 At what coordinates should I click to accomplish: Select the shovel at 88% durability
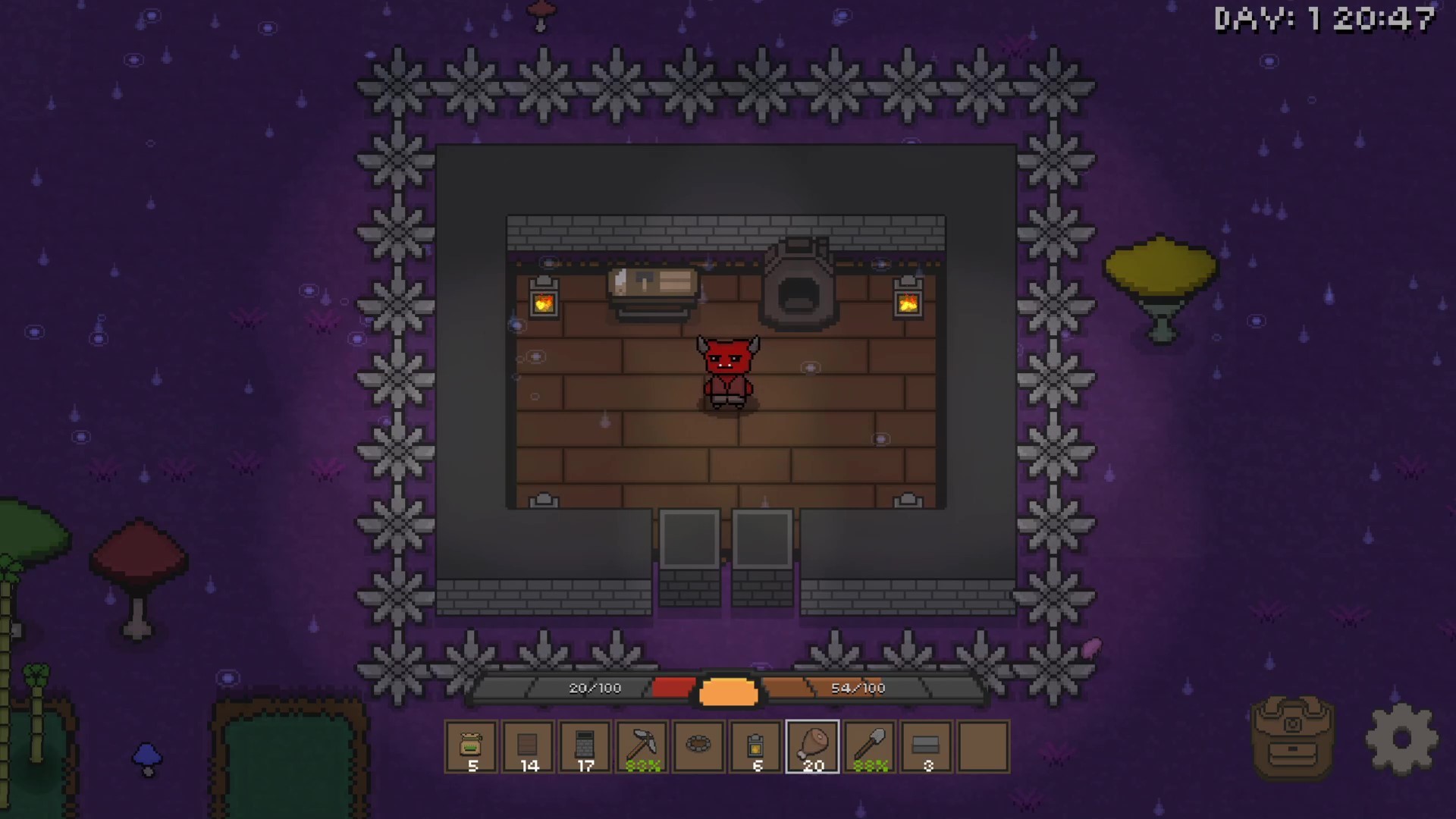pyautogui.click(x=869, y=747)
